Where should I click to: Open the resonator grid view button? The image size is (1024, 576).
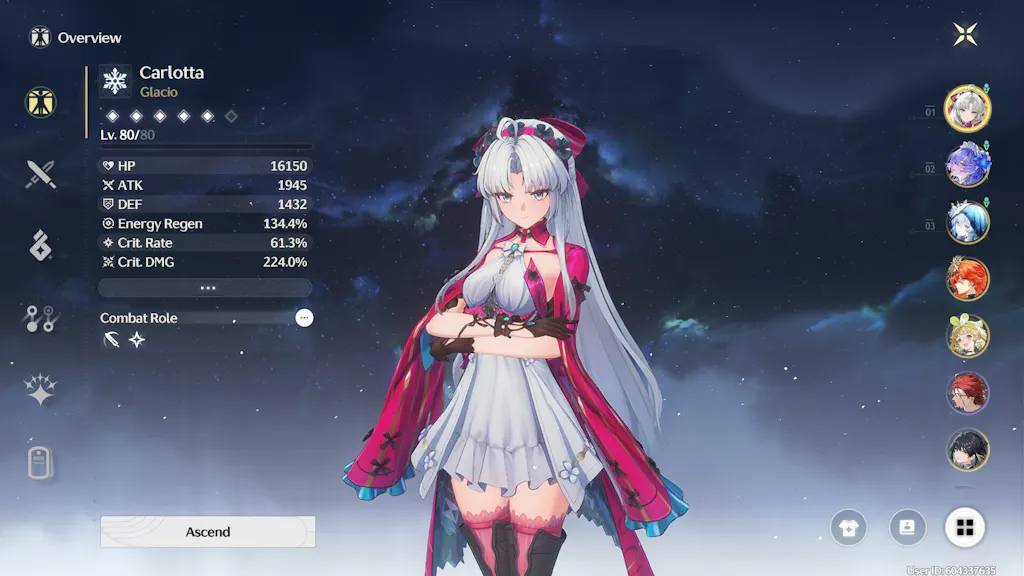point(965,527)
